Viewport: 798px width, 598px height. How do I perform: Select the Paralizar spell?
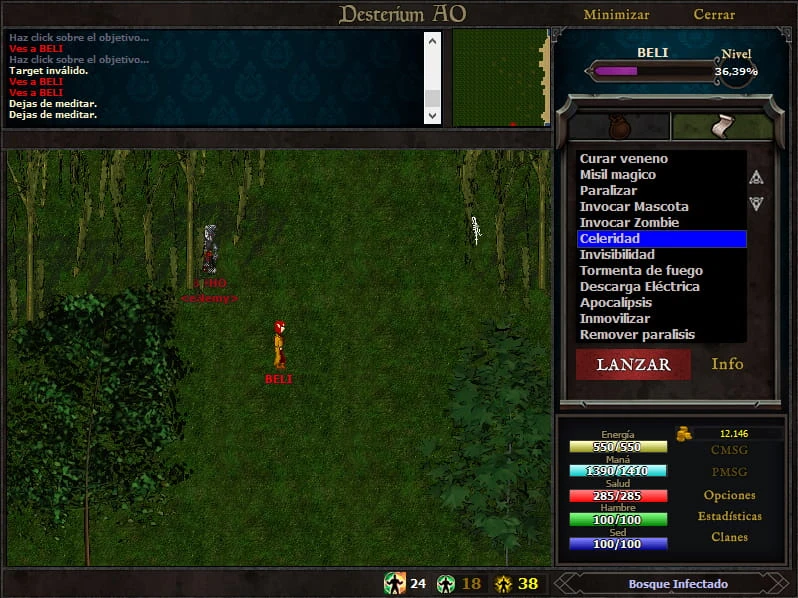[x=608, y=191]
